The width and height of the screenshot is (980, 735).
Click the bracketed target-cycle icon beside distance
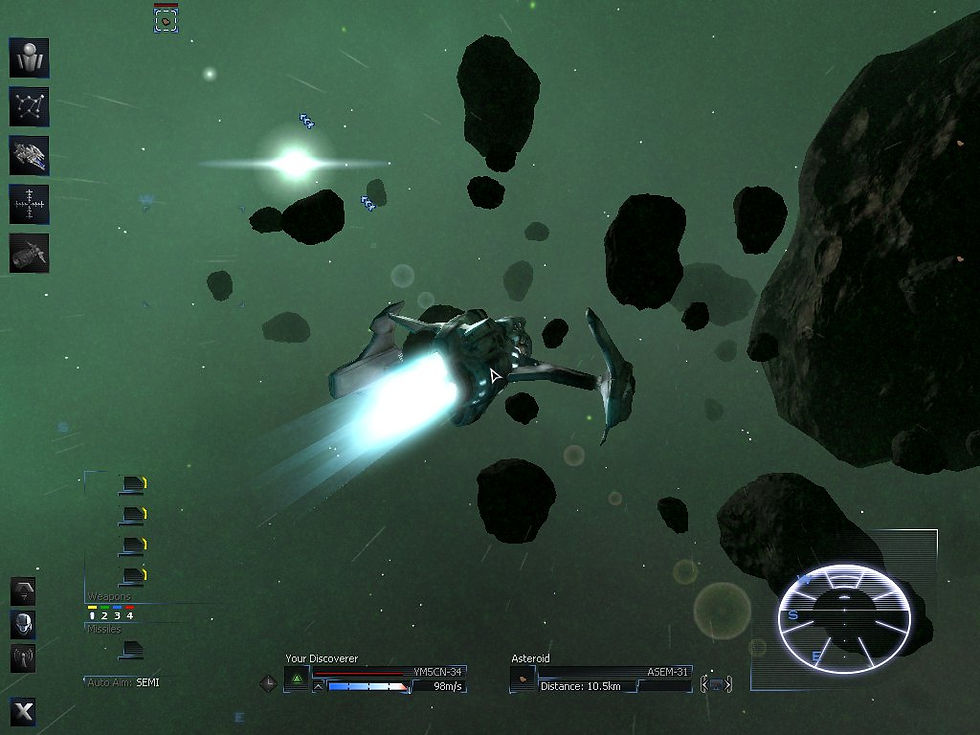(716, 684)
